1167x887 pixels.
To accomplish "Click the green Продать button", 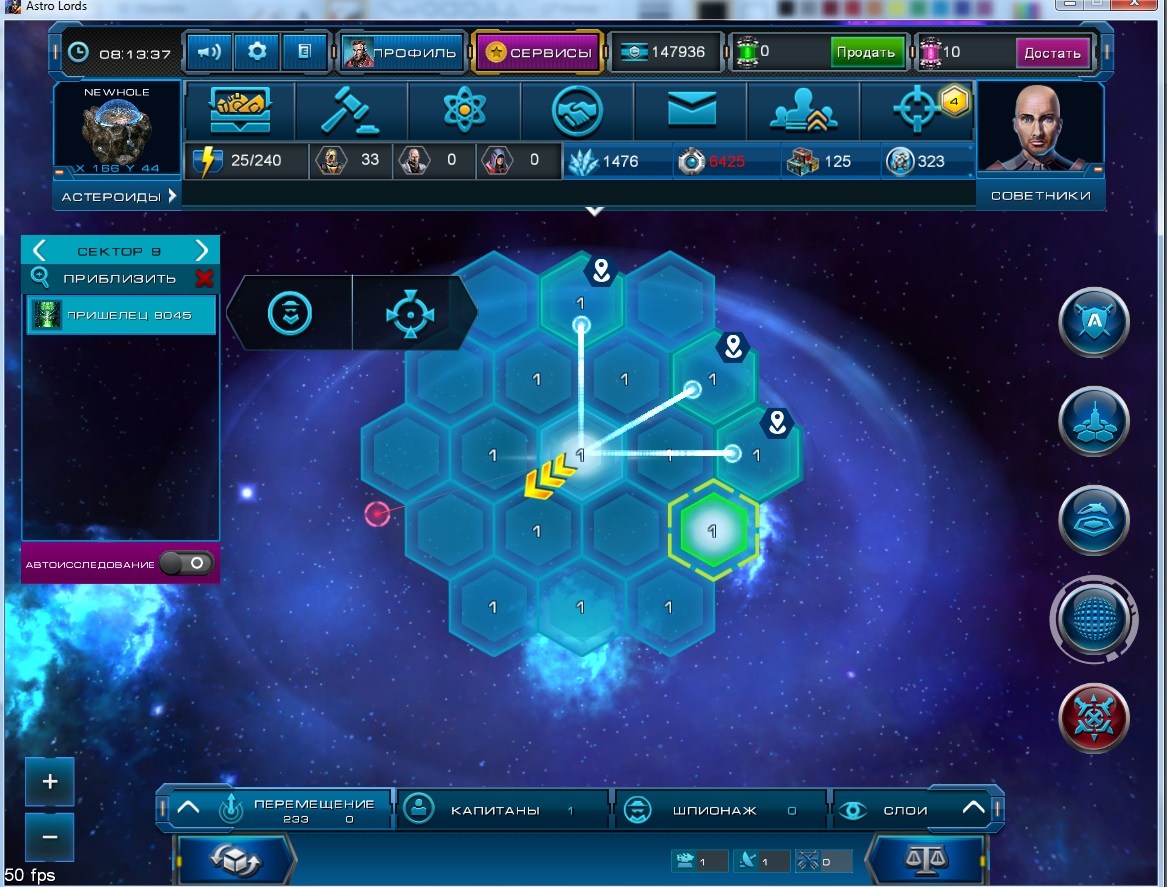I will coord(867,52).
